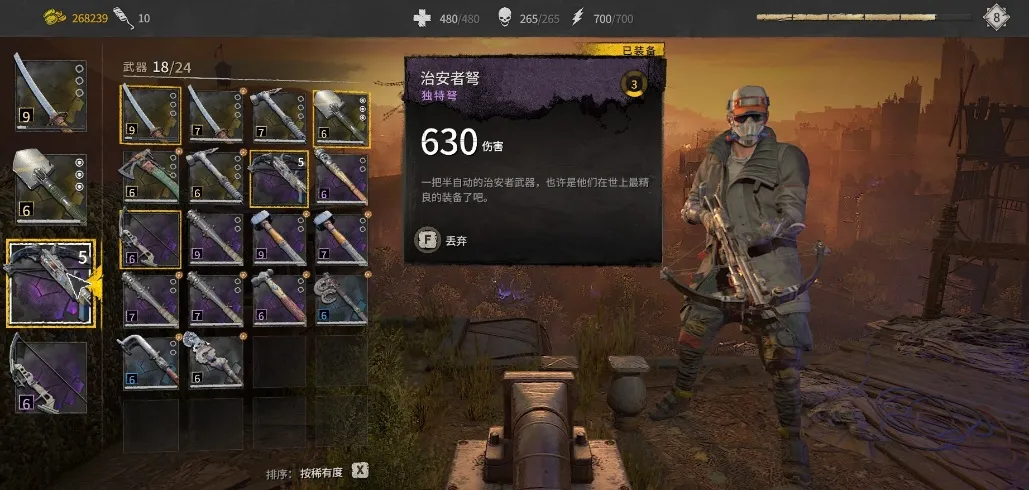Select the equipped shovel in left column
This screenshot has height=490, width=1029.
click(50, 189)
